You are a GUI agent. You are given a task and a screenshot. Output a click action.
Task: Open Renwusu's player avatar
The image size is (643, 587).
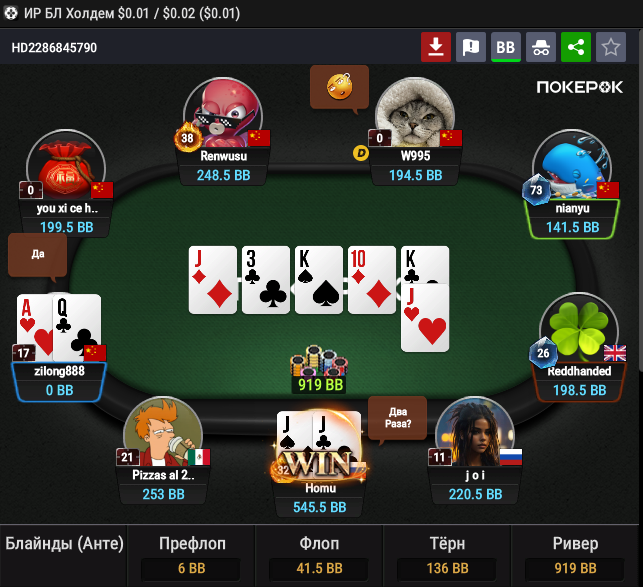click(222, 114)
